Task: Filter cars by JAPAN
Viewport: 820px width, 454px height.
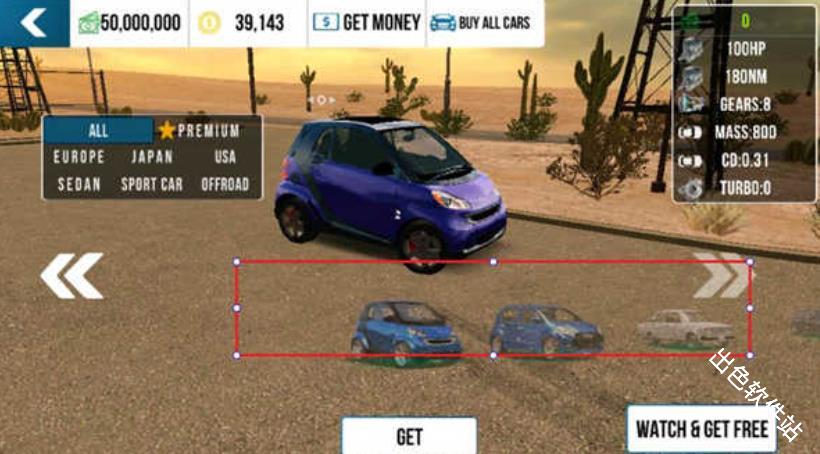Action: click(x=152, y=157)
